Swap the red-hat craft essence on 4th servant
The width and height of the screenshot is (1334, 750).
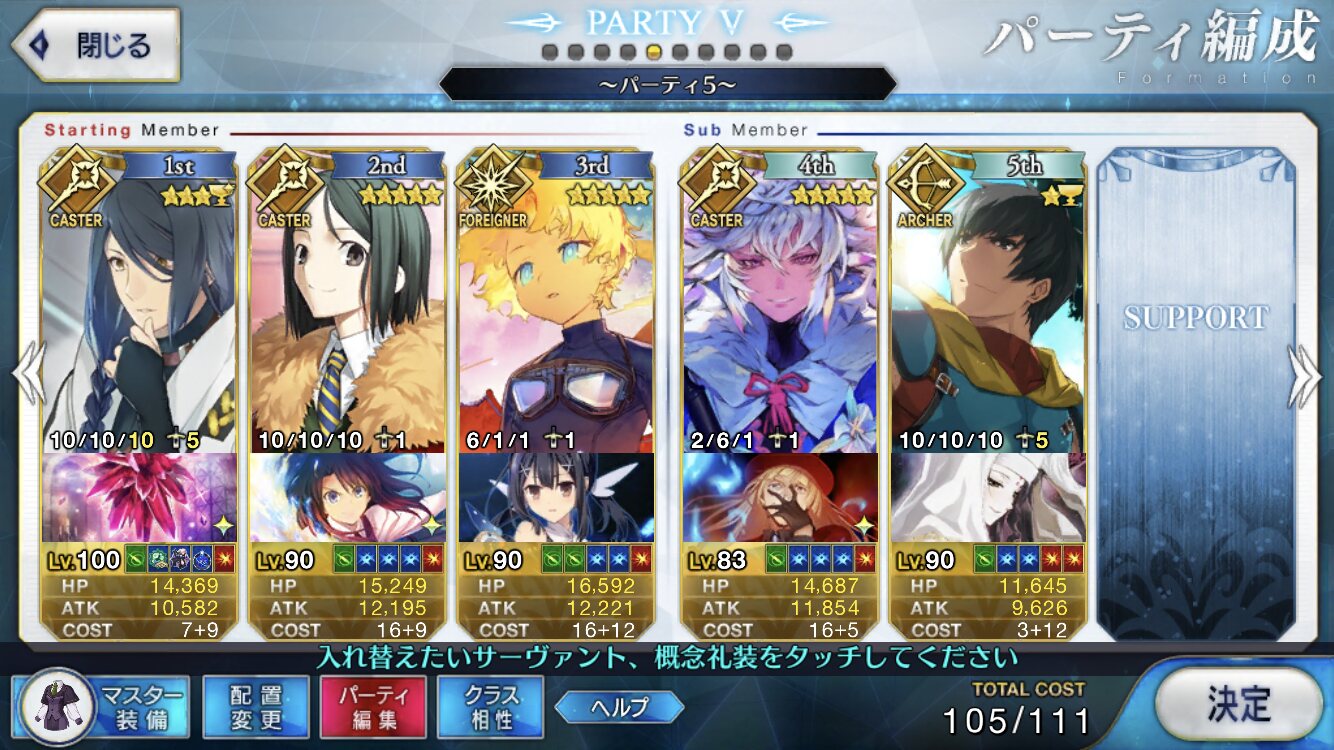coord(780,497)
